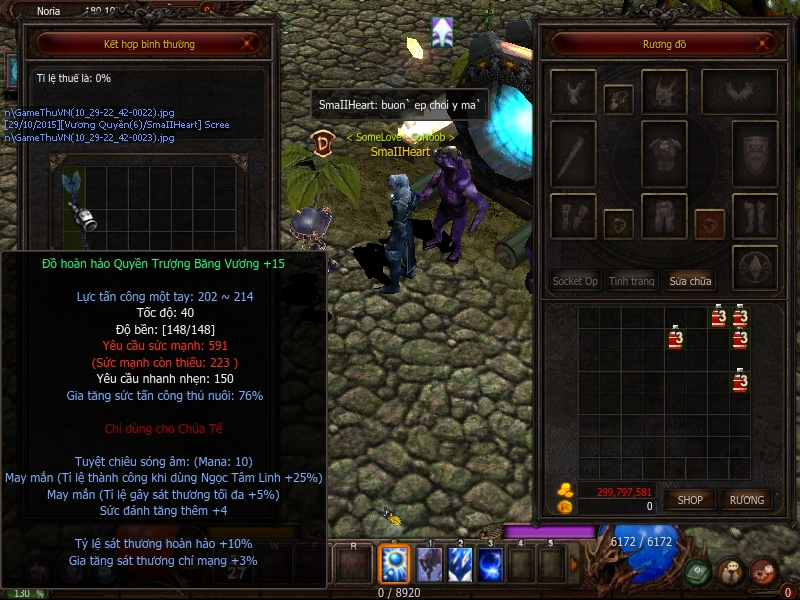Open the speech-bubble chat menu icon
This screenshot has width=800, height=600.
click(x=730, y=571)
